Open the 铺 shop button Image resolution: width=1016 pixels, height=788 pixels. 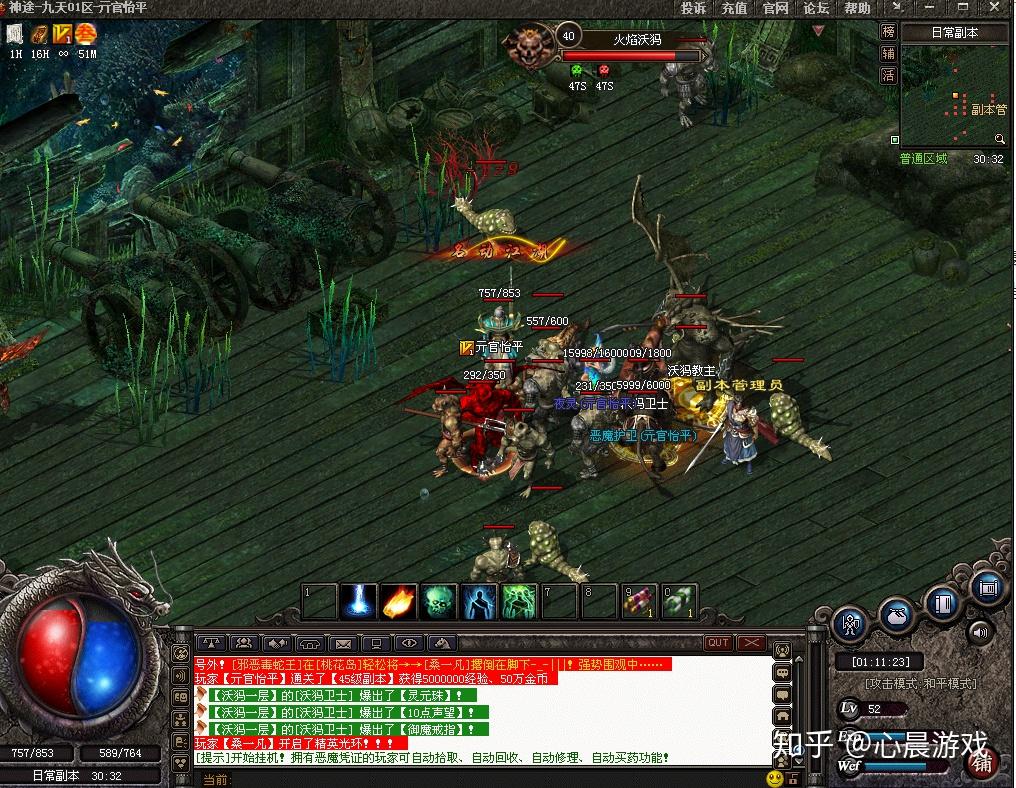[983, 764]
